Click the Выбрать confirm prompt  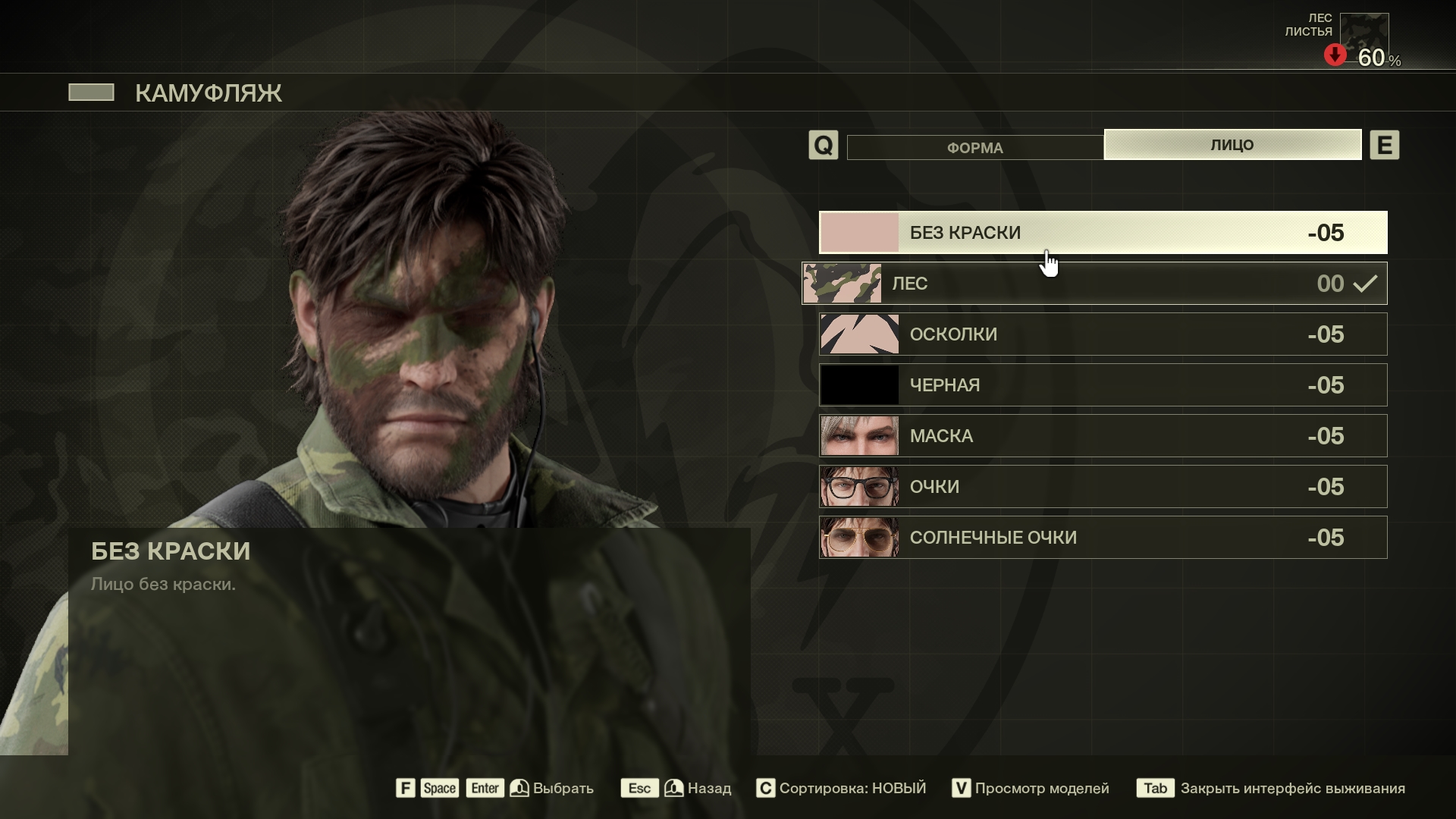(x=562, y=789)
